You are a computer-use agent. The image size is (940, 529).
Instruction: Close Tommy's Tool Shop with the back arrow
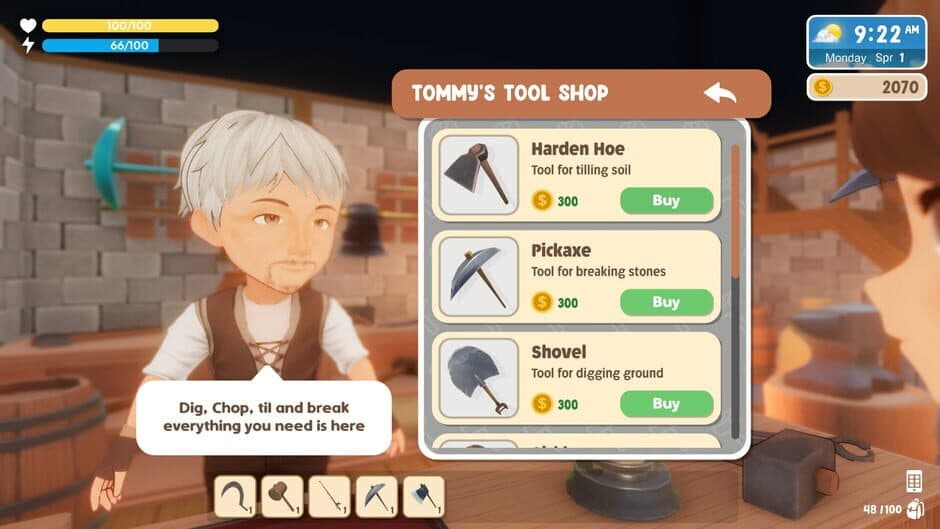pyautogui.click(x=720, y=94)
